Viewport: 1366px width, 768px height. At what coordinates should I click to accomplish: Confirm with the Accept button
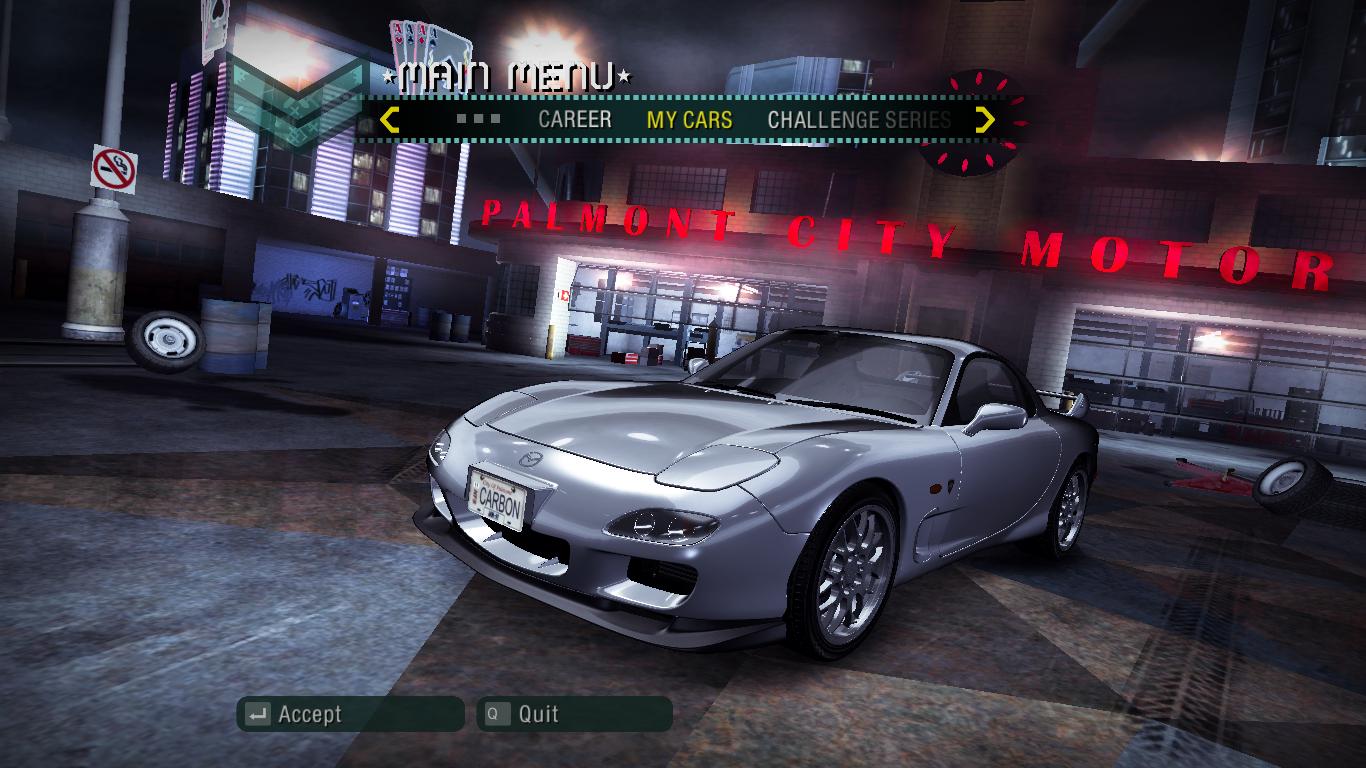pos(350,714)
